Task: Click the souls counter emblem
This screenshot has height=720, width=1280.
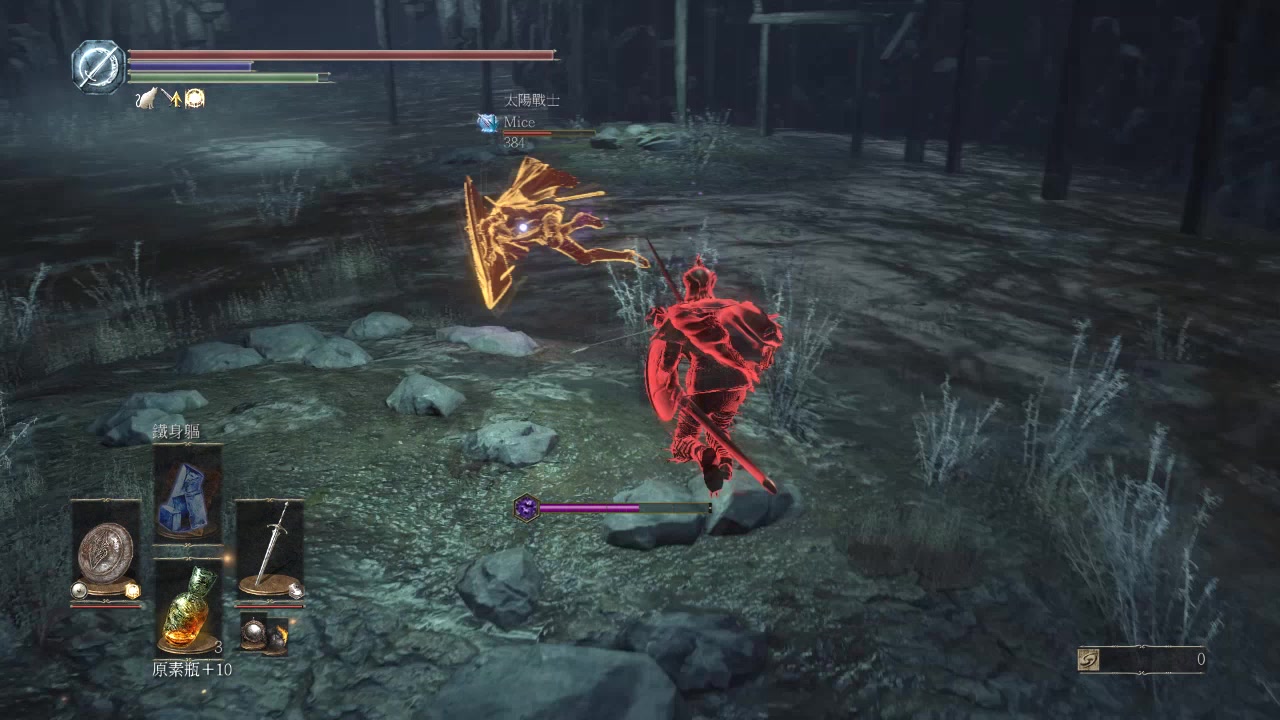Action: pos(1089,660)
